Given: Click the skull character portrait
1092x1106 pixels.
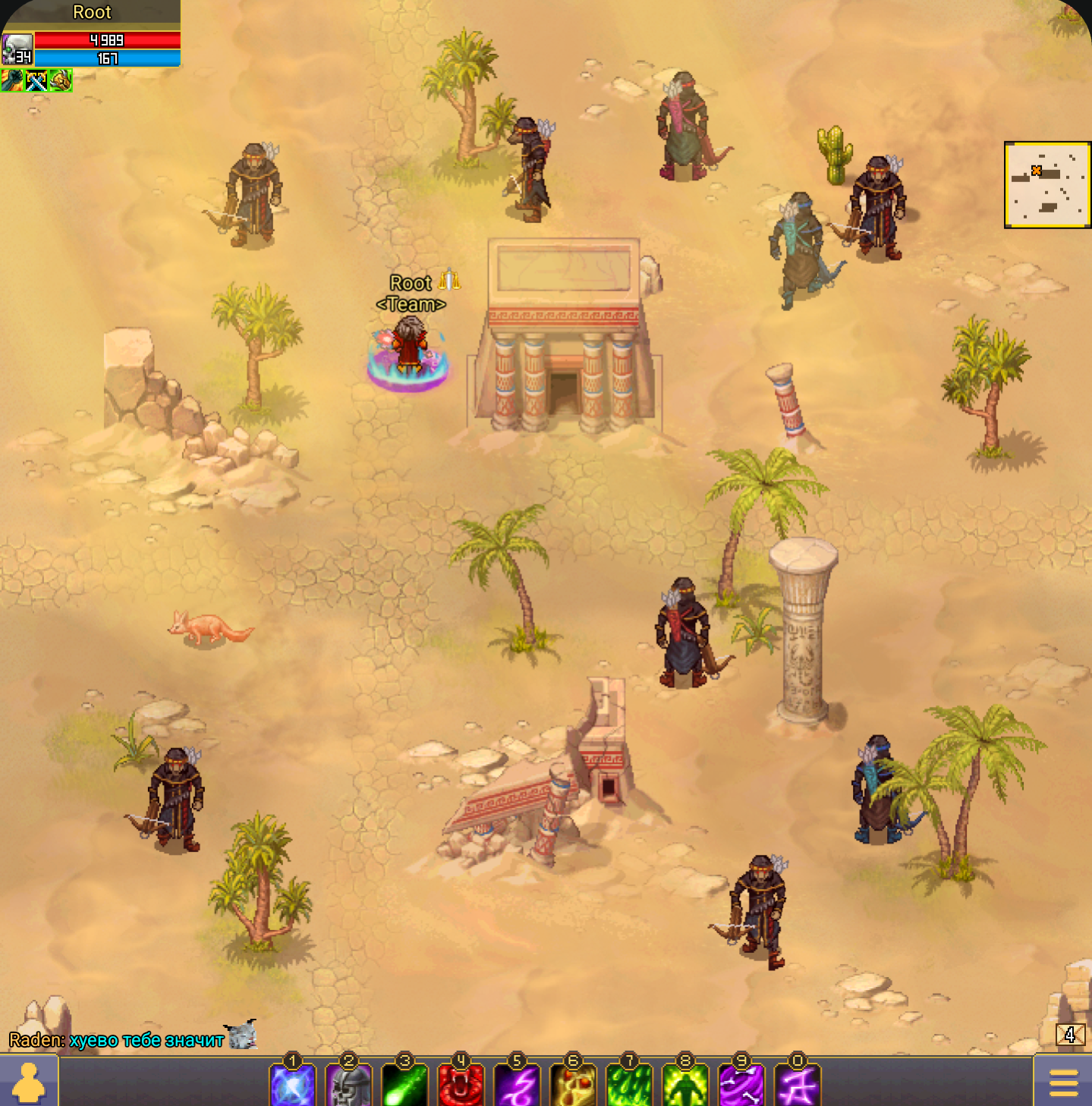Looking at the screenshot, I should [x=17, y=49].
